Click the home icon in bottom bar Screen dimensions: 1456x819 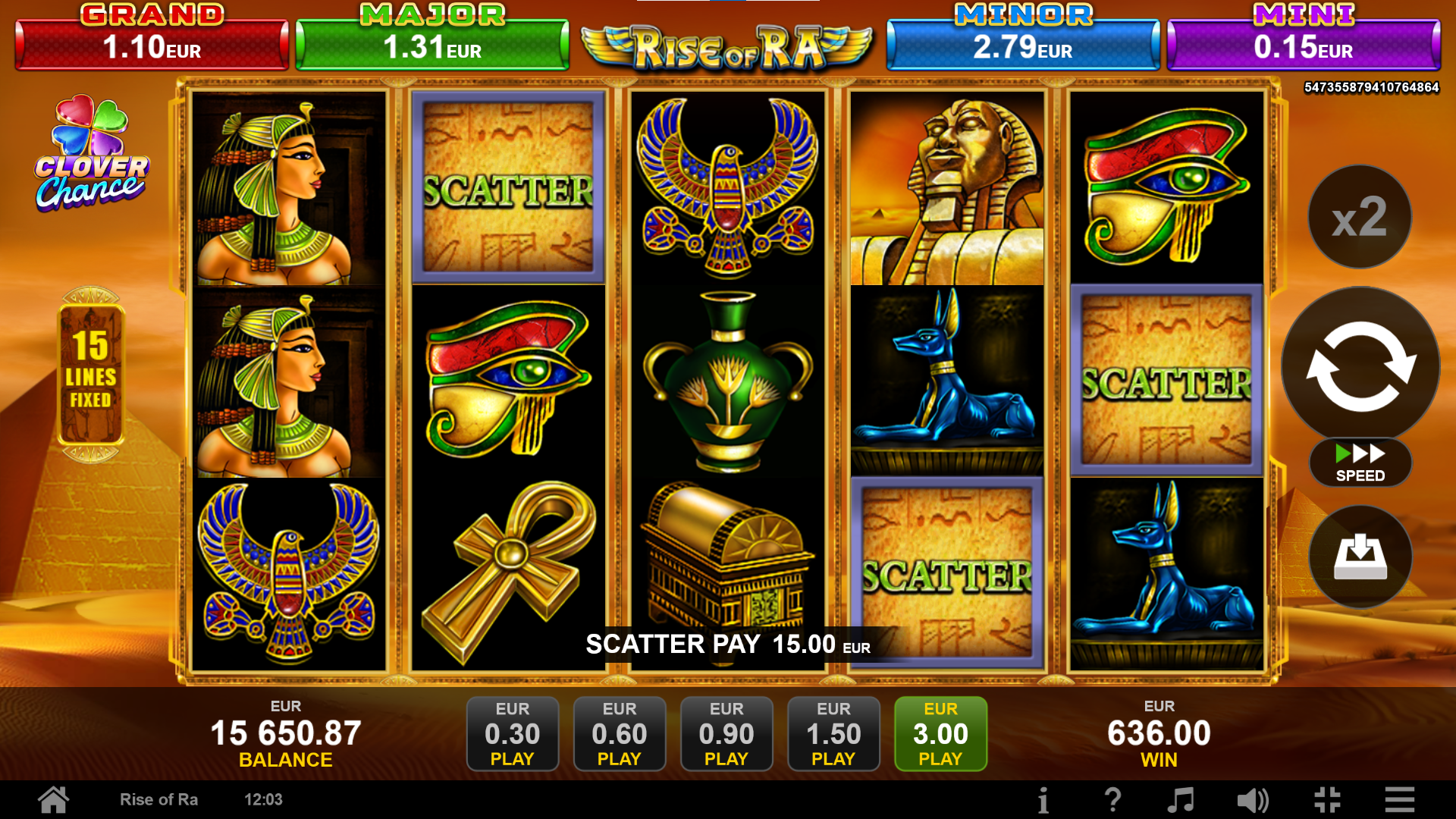pos(52,799)
